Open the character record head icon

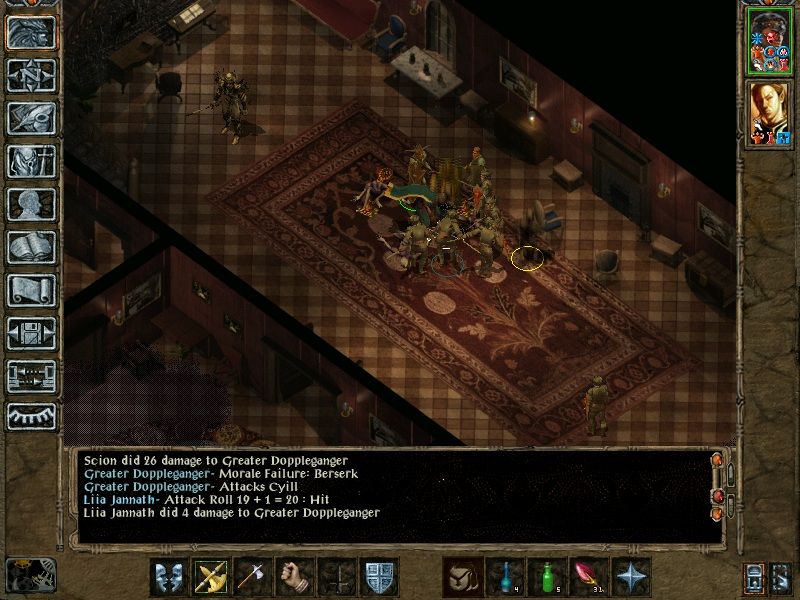pyautogui.click(x=31, y=204)
